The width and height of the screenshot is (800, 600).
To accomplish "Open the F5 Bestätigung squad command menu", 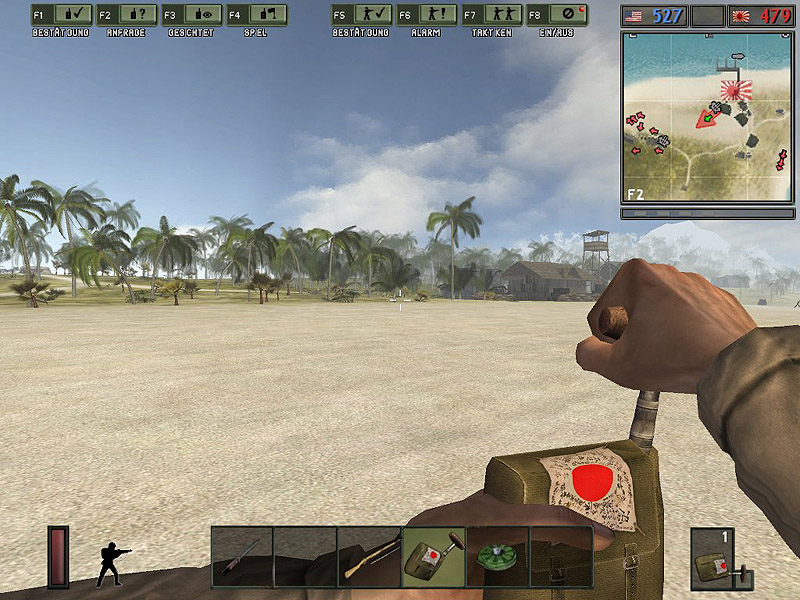I will click(361, 15).
